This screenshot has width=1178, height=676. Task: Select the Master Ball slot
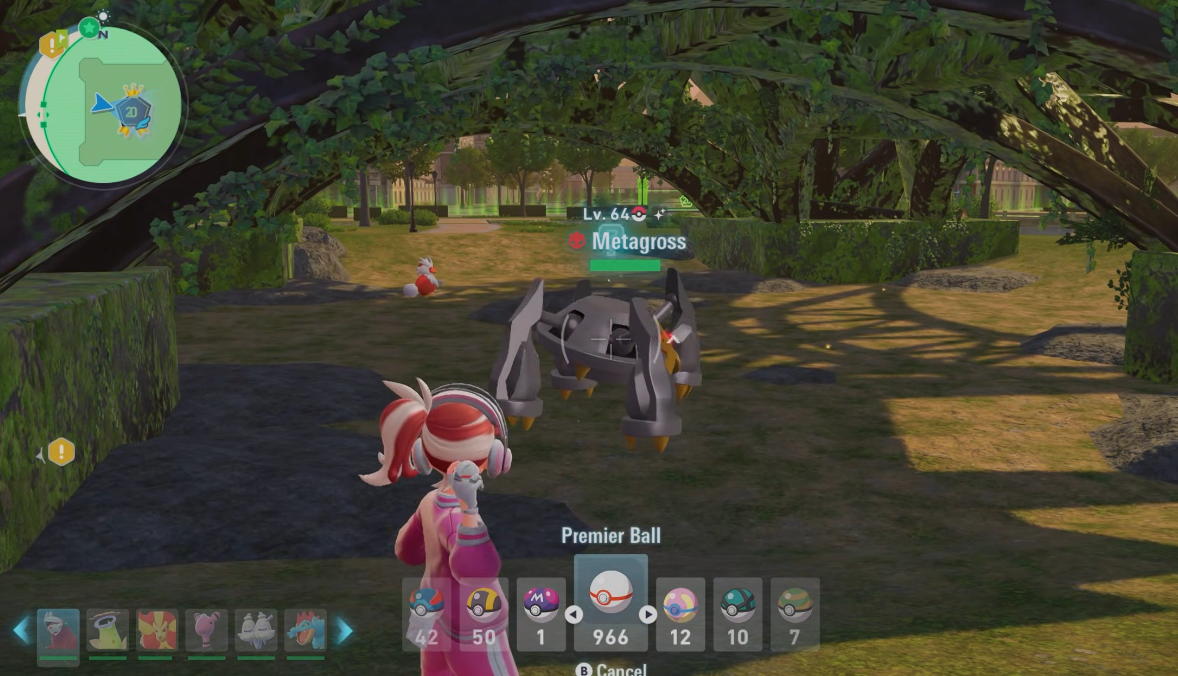541,614
